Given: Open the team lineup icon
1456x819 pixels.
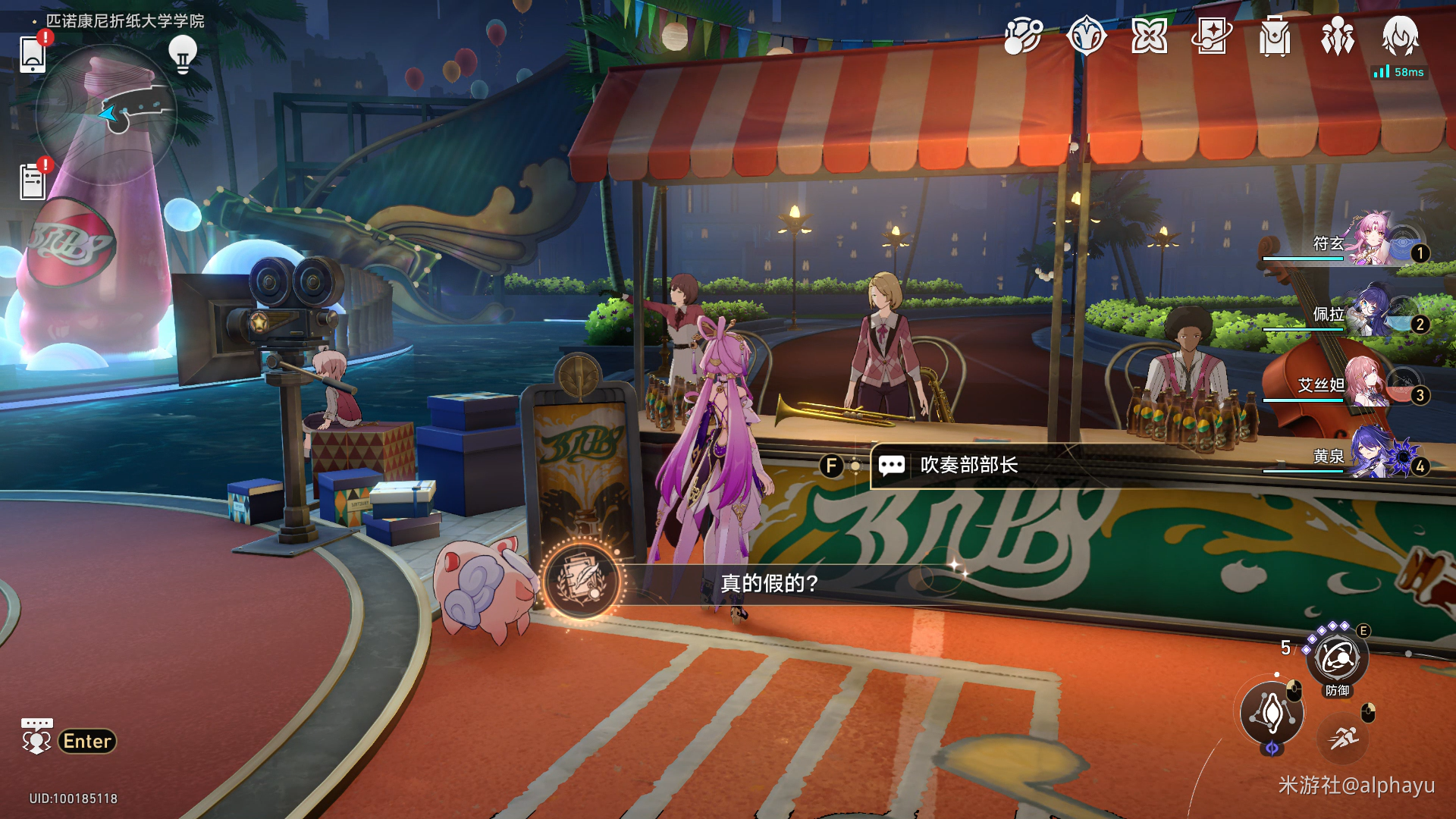Looking at the screenshot, I should (x=1338, y=36).
